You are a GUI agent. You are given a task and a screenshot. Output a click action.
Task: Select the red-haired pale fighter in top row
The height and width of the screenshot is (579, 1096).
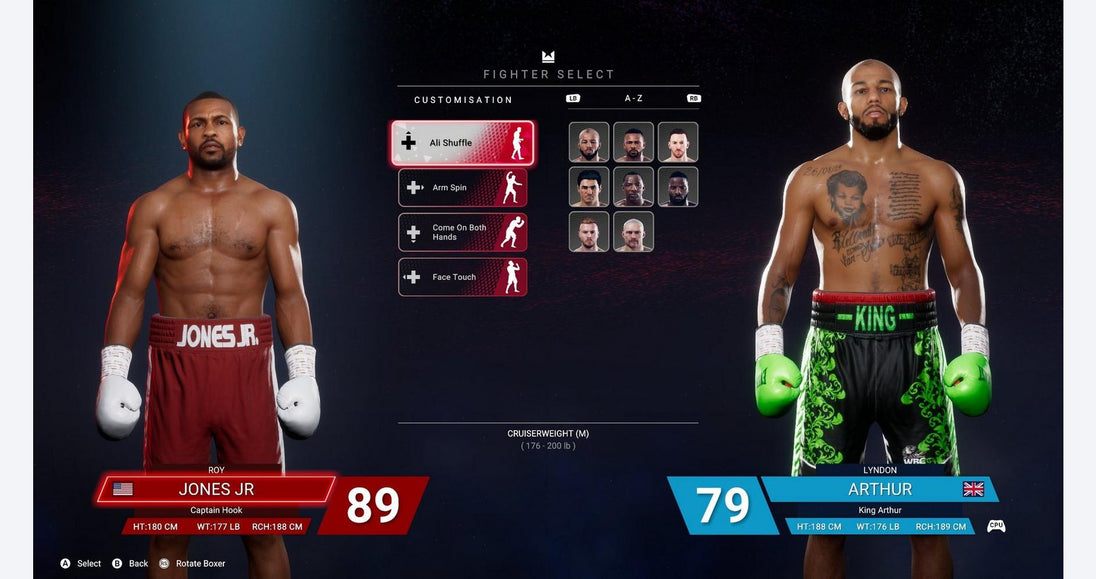(678, 142)
